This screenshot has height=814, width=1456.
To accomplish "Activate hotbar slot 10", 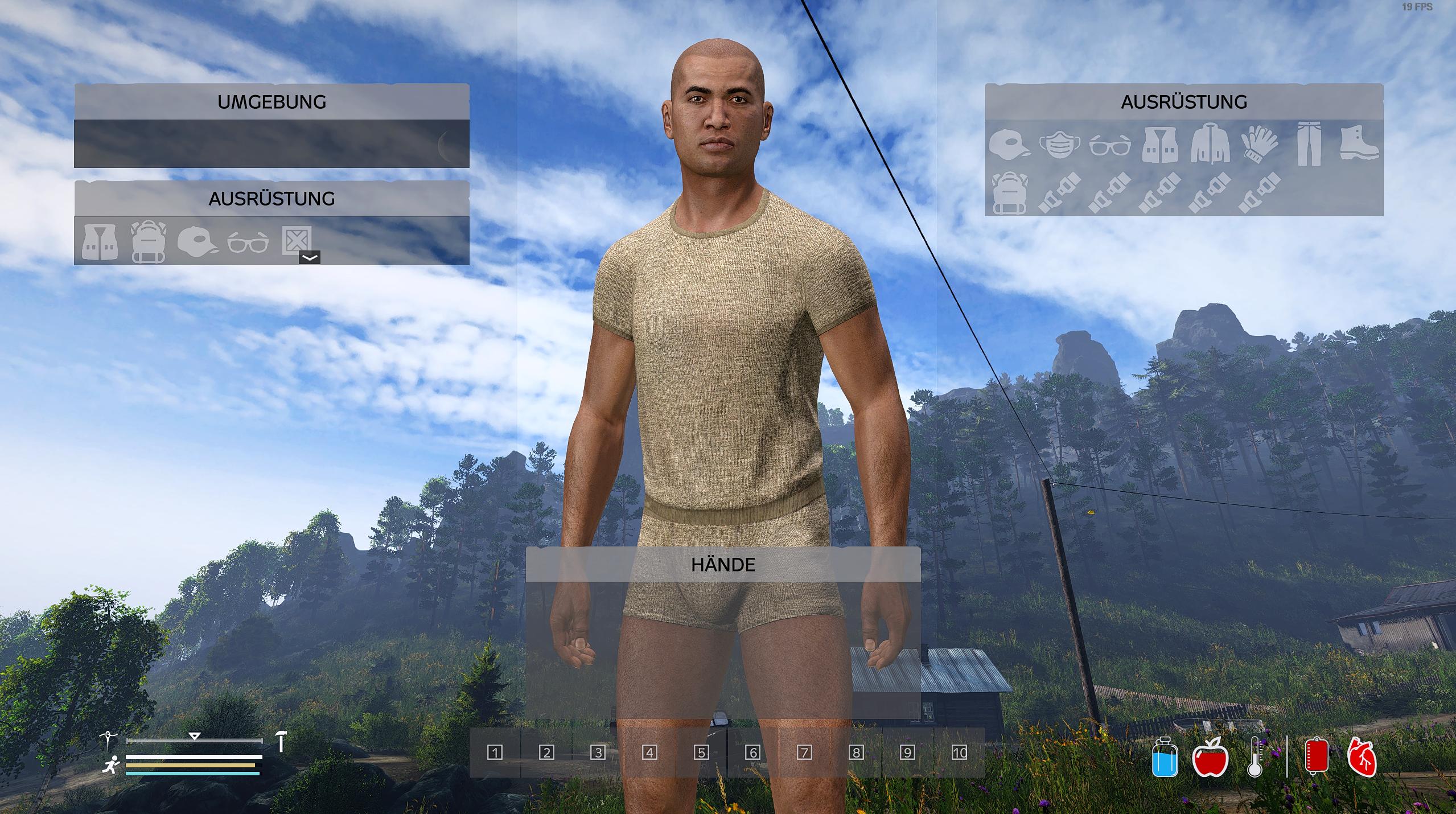I will tap(959, 753).
